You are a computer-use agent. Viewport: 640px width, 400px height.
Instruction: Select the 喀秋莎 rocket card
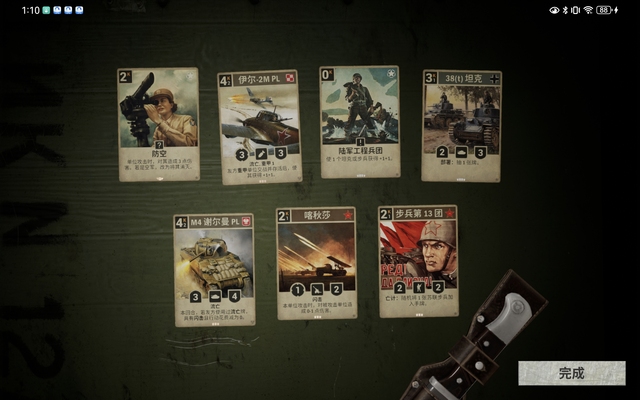pyautogui.click(x=316, y=263)
